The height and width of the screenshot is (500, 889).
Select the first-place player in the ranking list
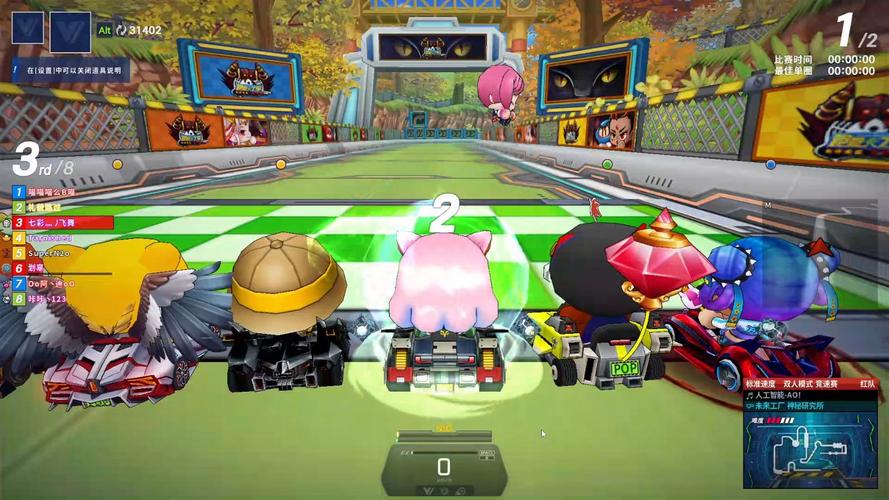pyautogui.click(x=45, y=191)
